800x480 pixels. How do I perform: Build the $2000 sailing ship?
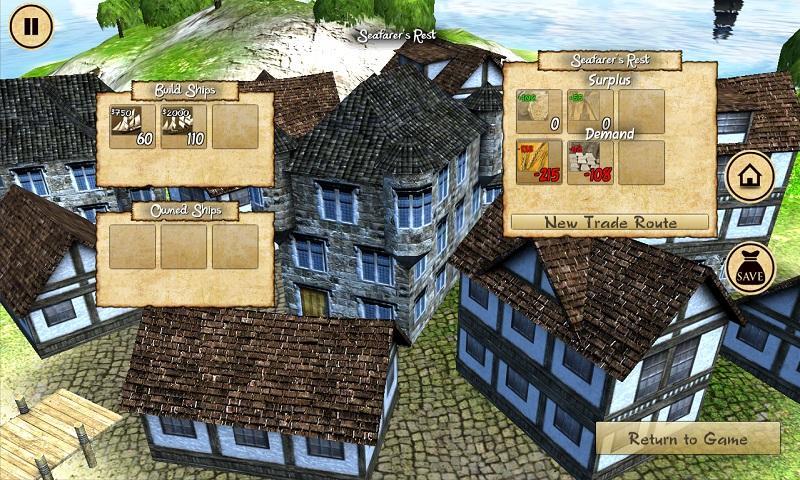coord(183,127)
